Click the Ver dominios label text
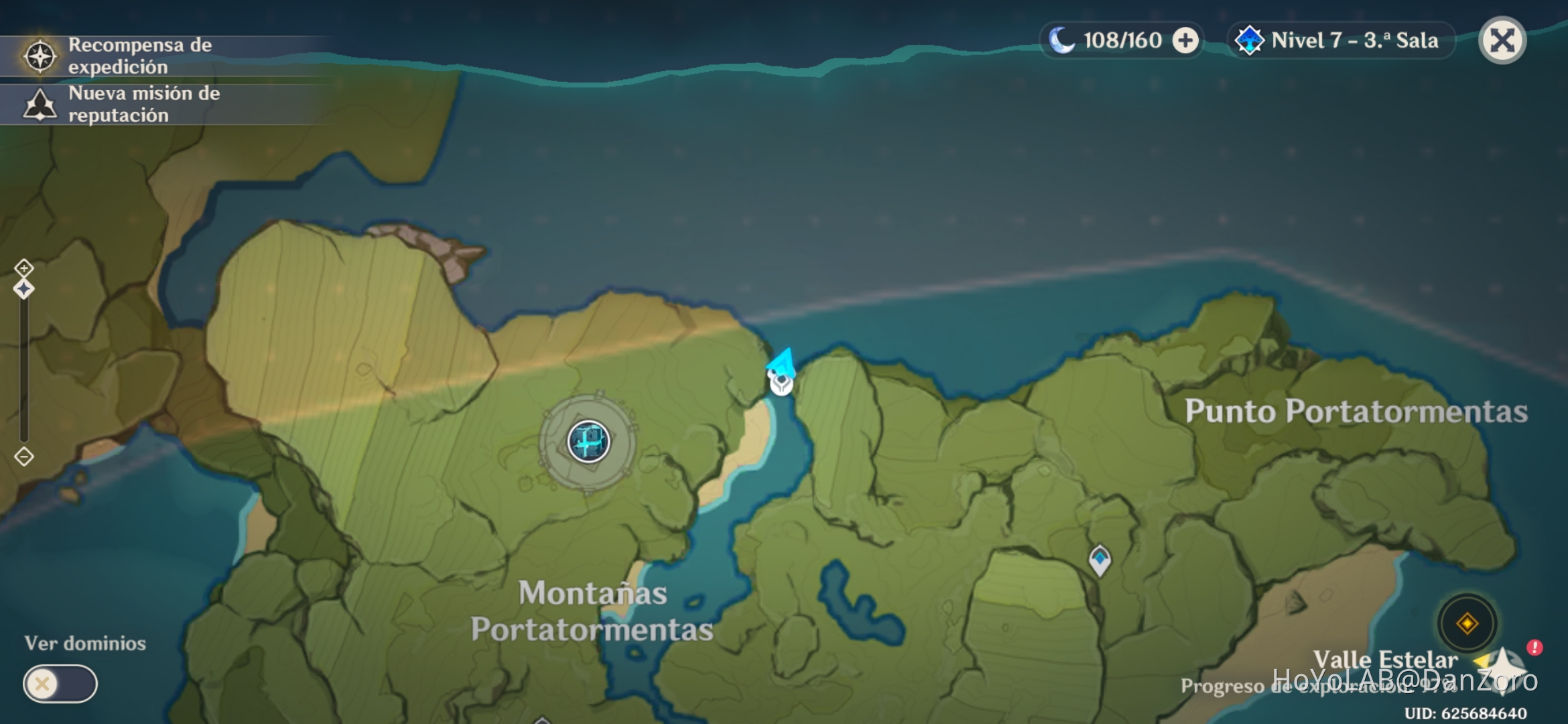Screen dimensions: 1568x724 coord(86,642)
